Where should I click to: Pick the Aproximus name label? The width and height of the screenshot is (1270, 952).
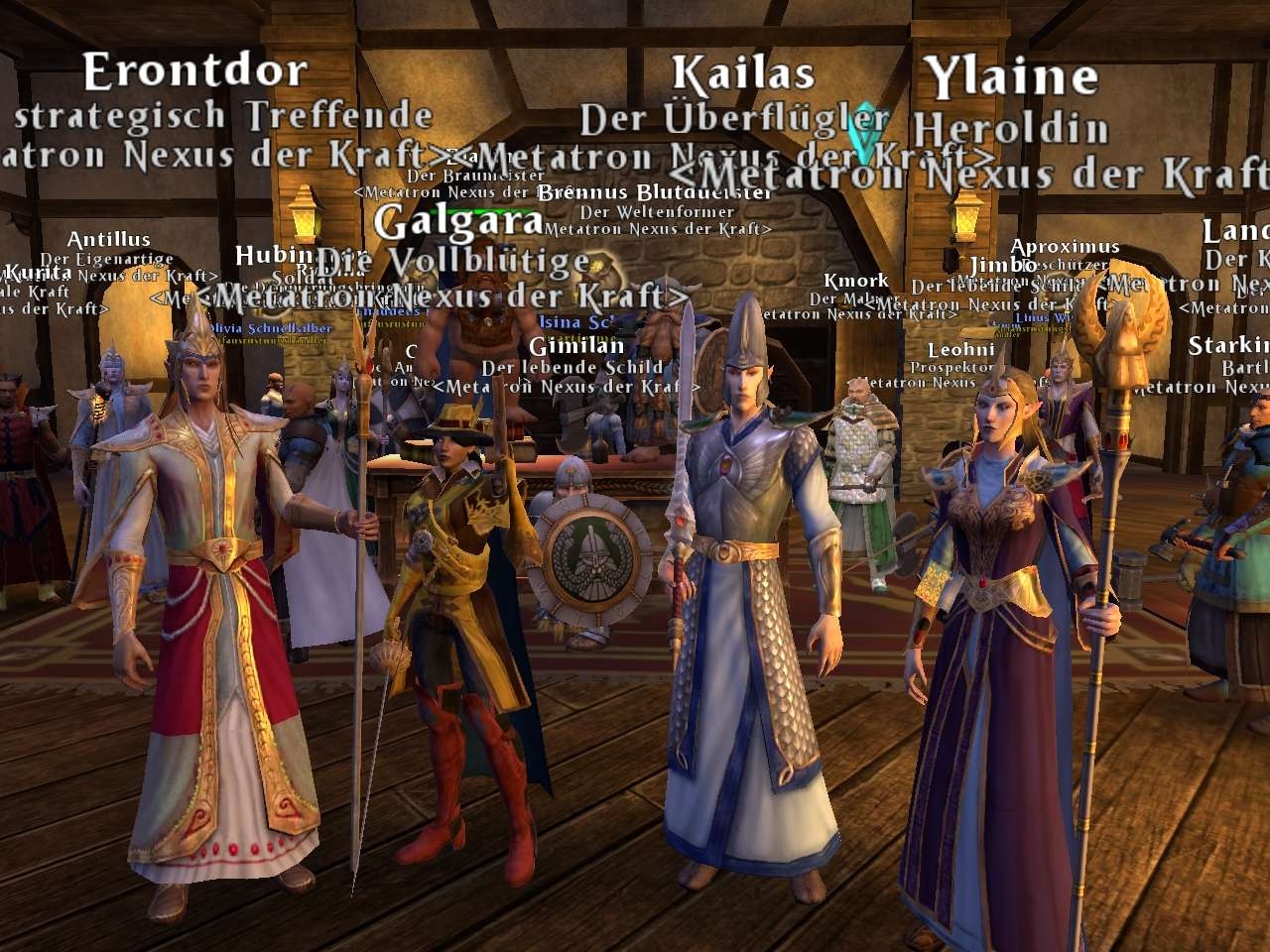[x=1065, y=247]
